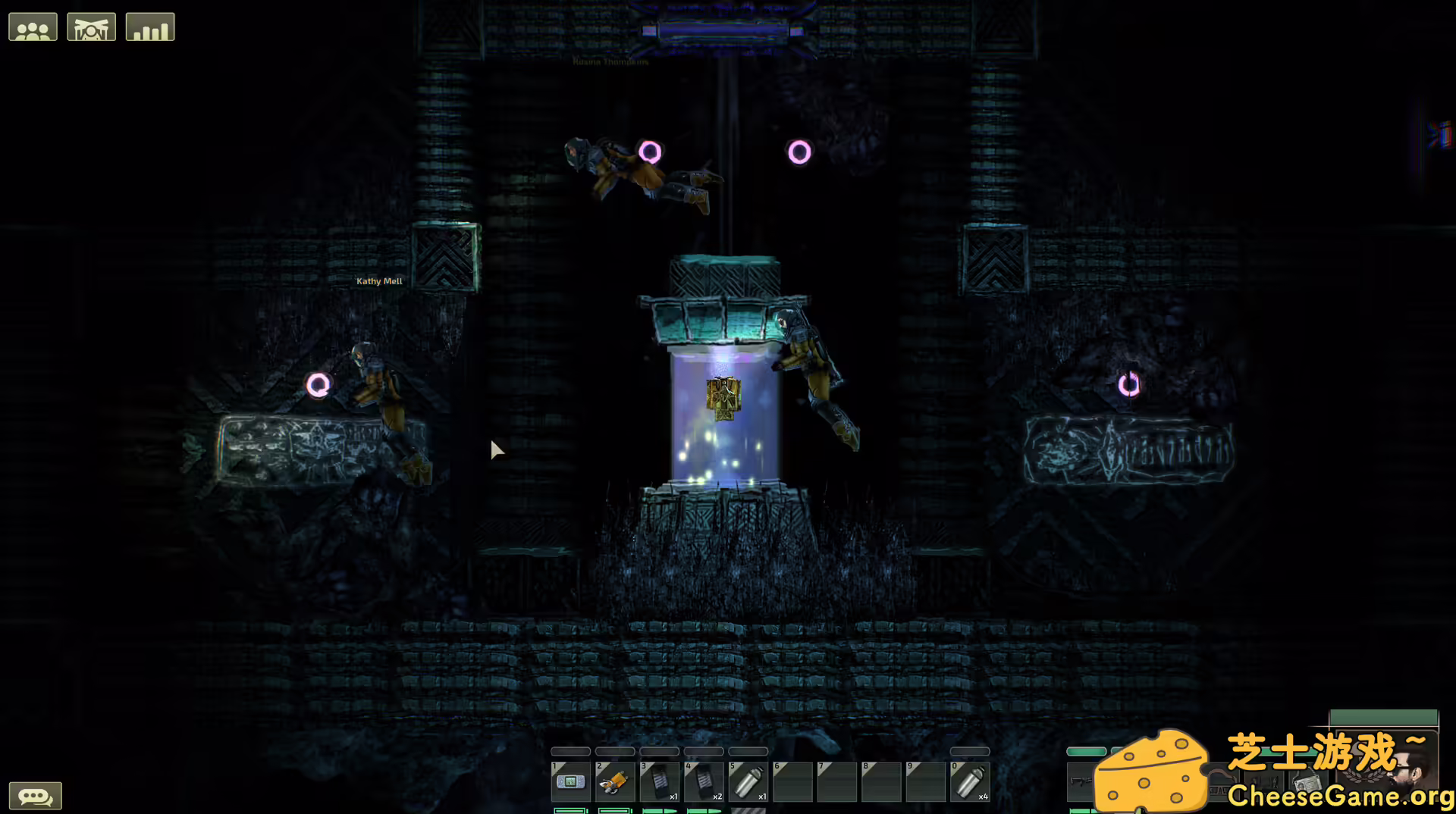1456x814 pixels.
Task: Click the creature-with-eye icon button
Action: click(x=91, y=27)
